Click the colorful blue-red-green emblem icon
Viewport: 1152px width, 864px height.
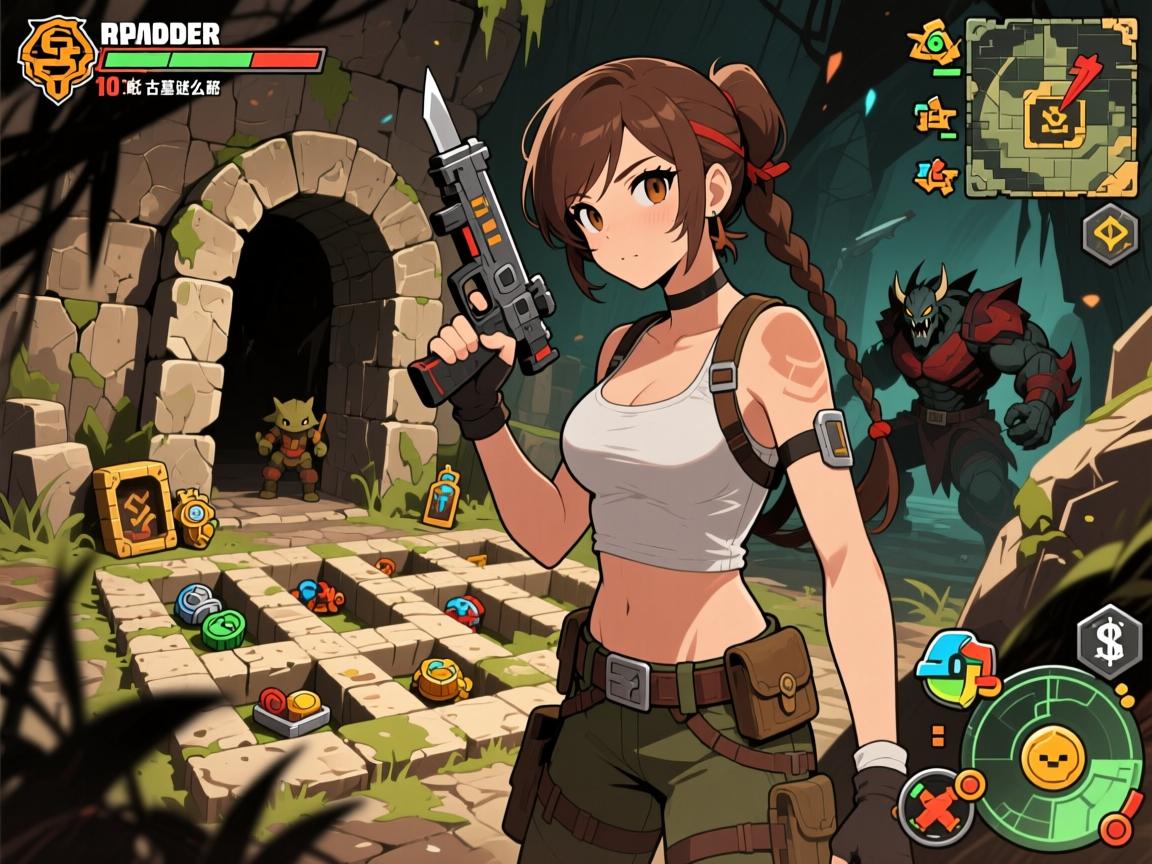click(955, 666)
